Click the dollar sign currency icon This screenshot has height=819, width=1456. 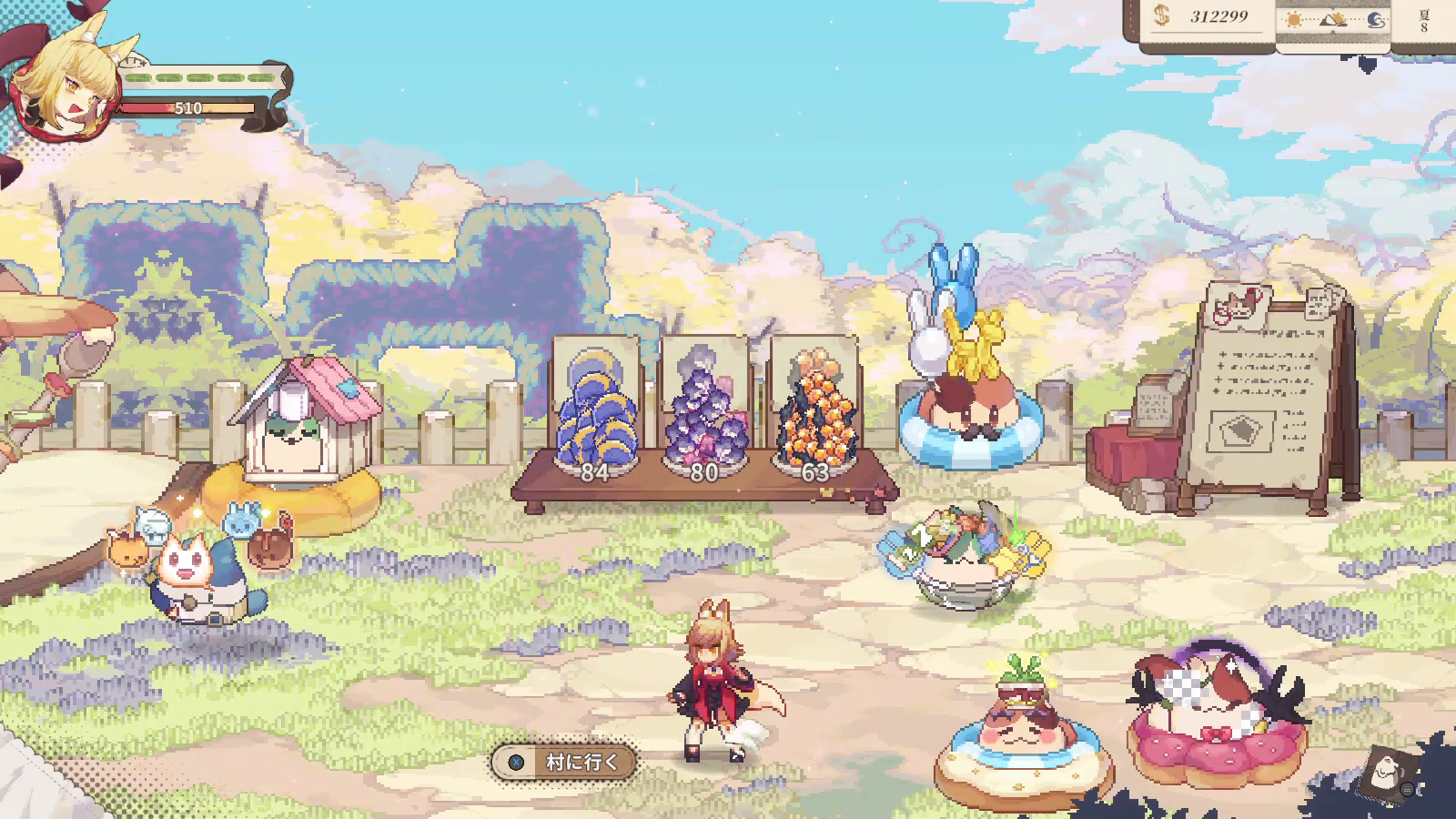point(1161,17)
